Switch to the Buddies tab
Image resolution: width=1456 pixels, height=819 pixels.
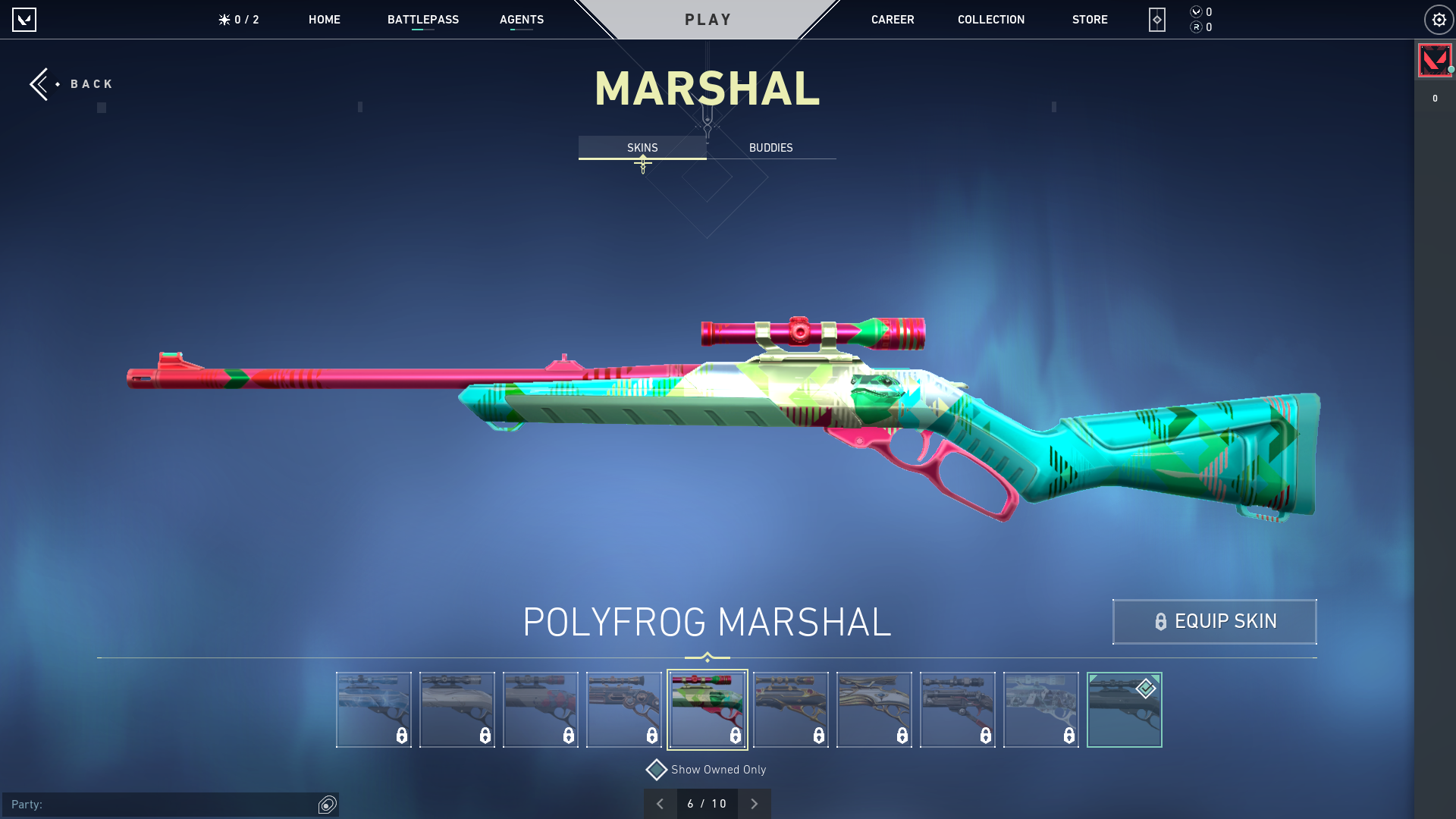coord(770,148)
